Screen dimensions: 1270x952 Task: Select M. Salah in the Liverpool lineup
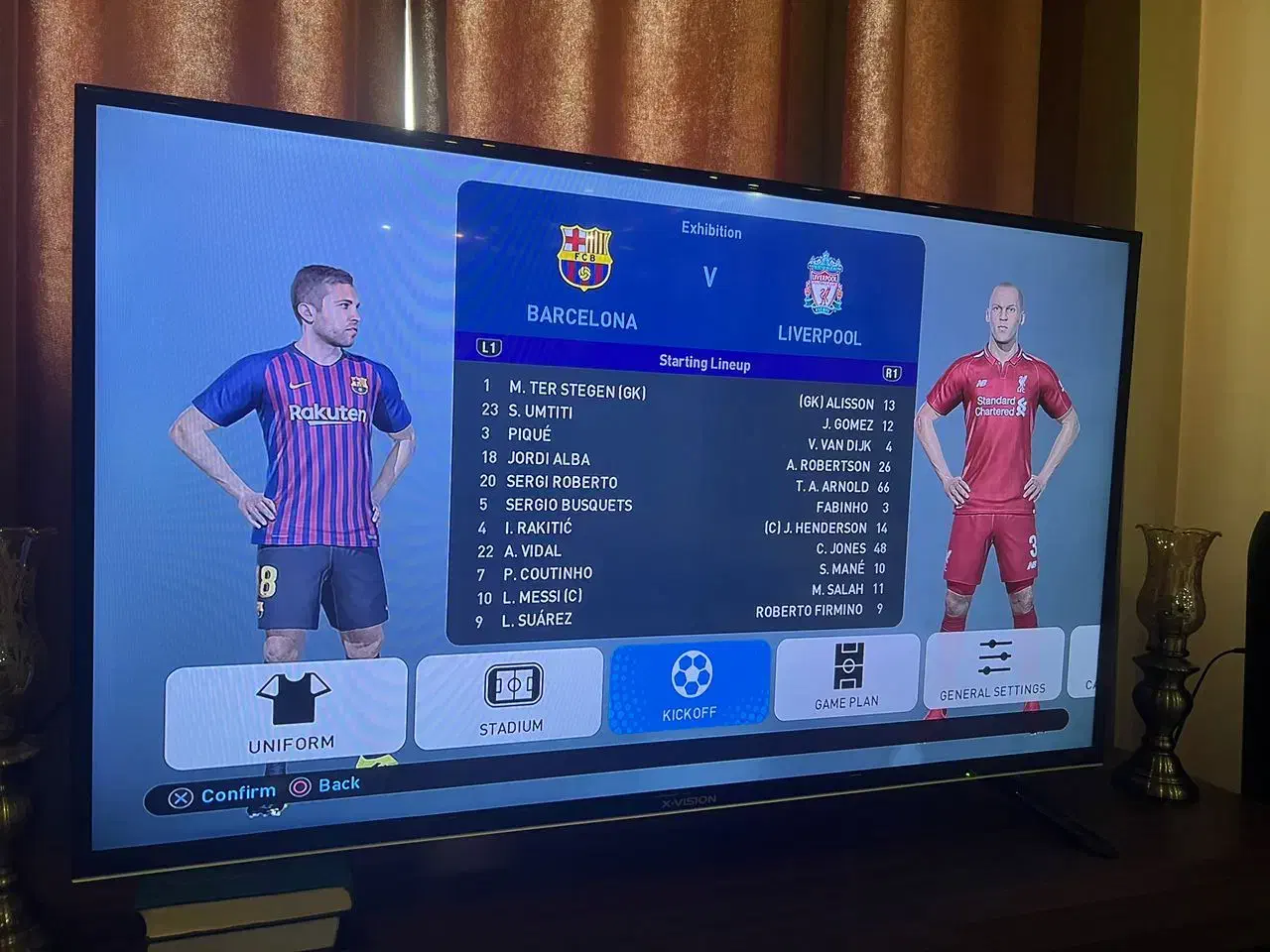pos(836,587)
